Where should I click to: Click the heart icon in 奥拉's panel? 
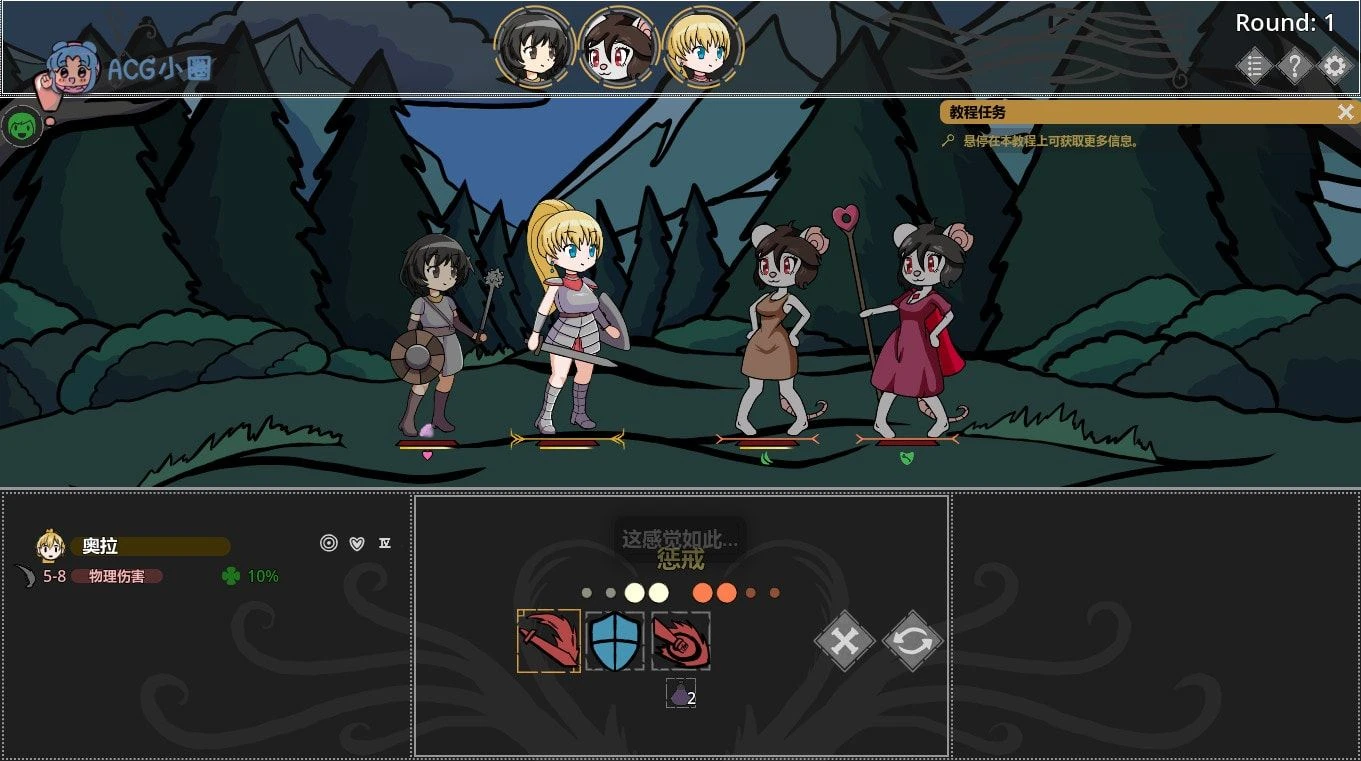coord(356,543)
